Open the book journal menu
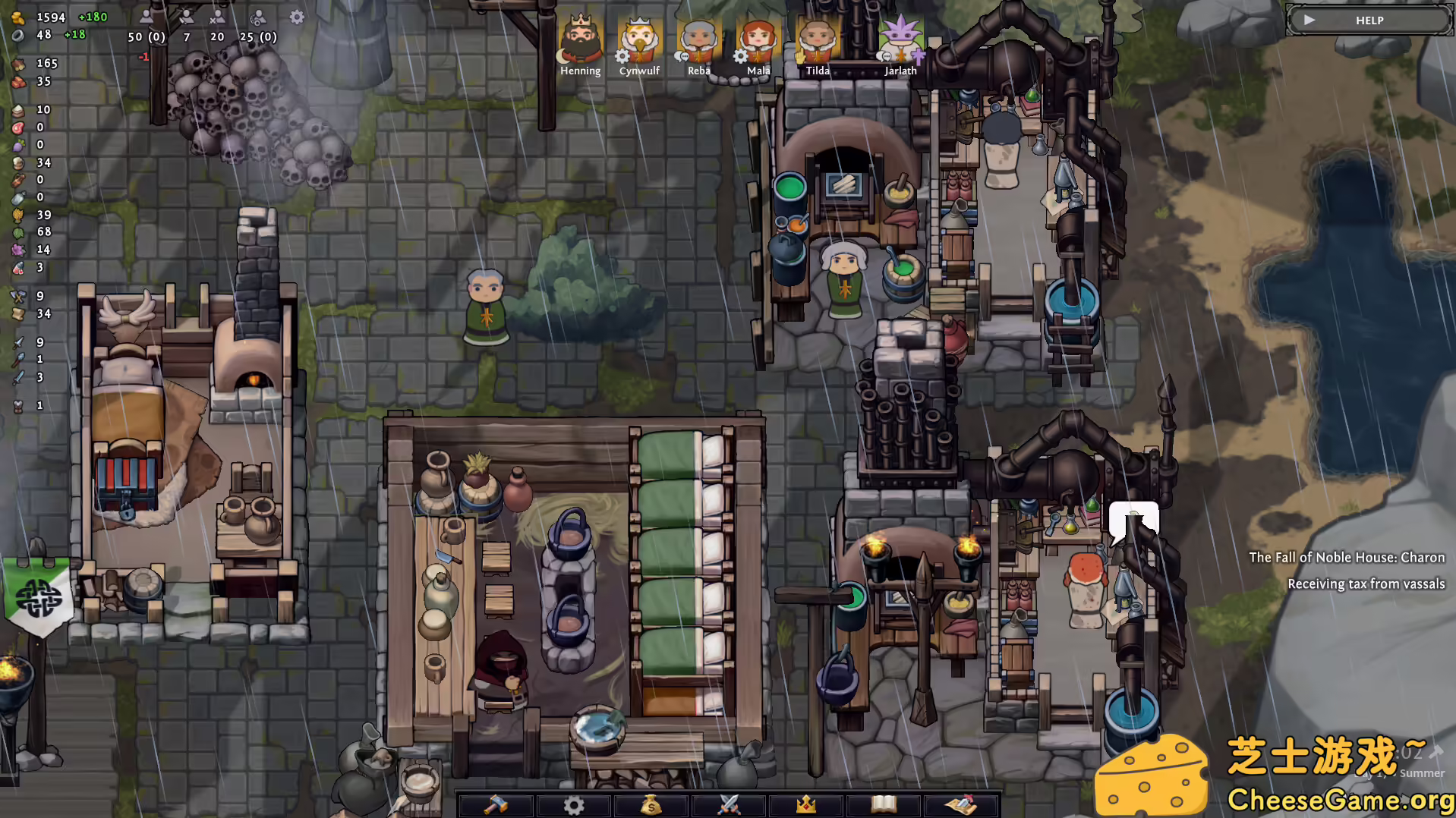The height and width of the screenshot is (818, 1456). tap(884, 804)
